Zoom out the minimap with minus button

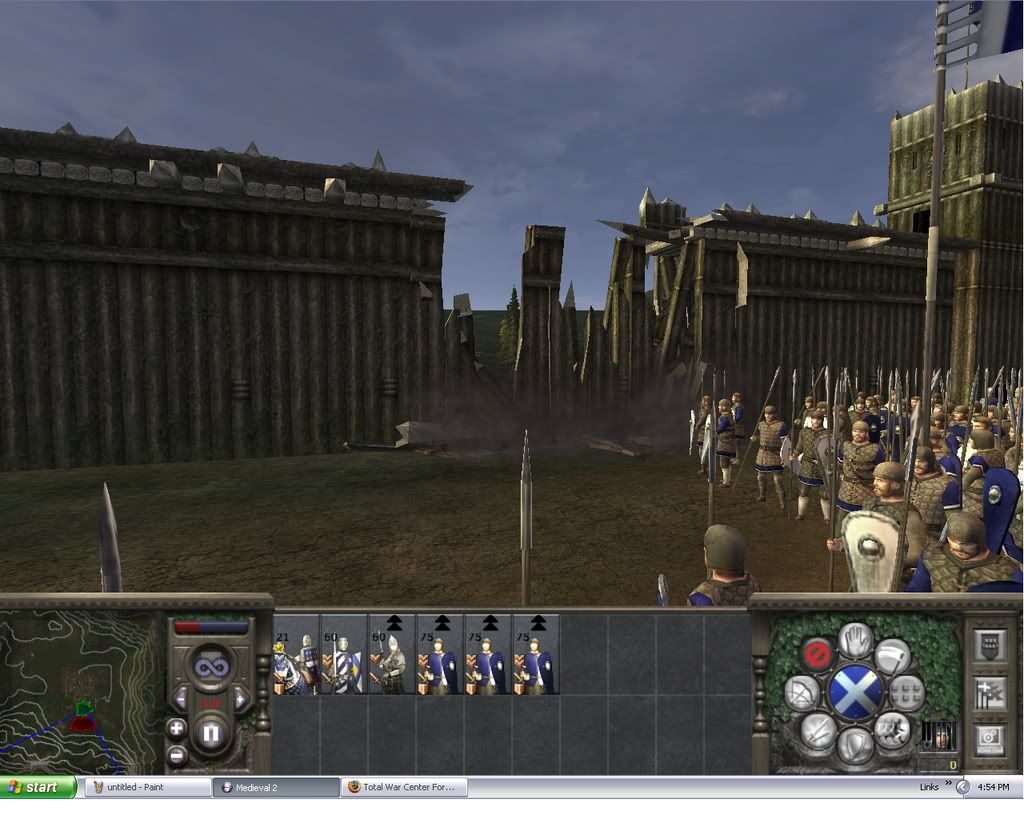tap(177, 754)
